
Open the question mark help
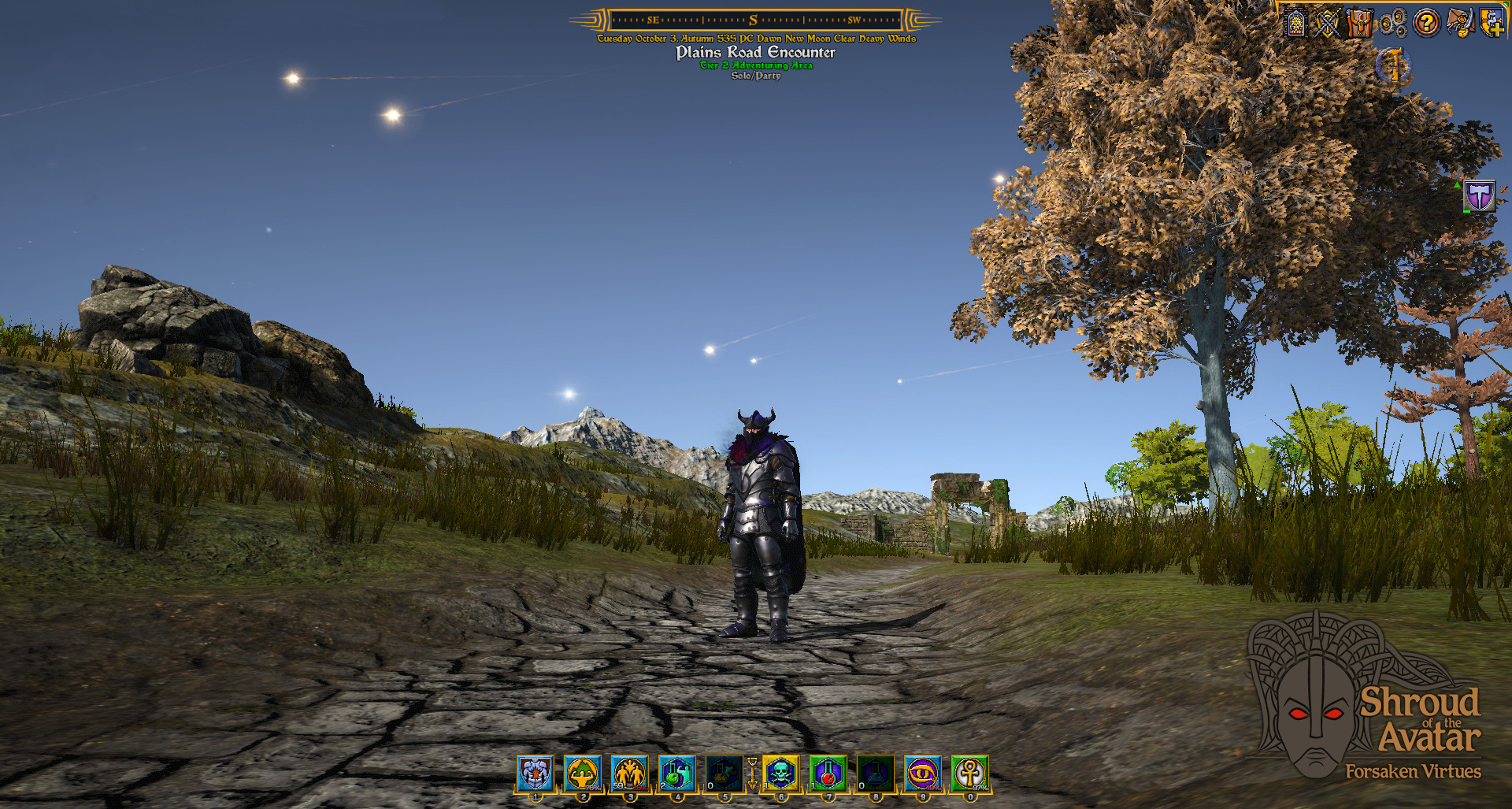point(1426,23)
